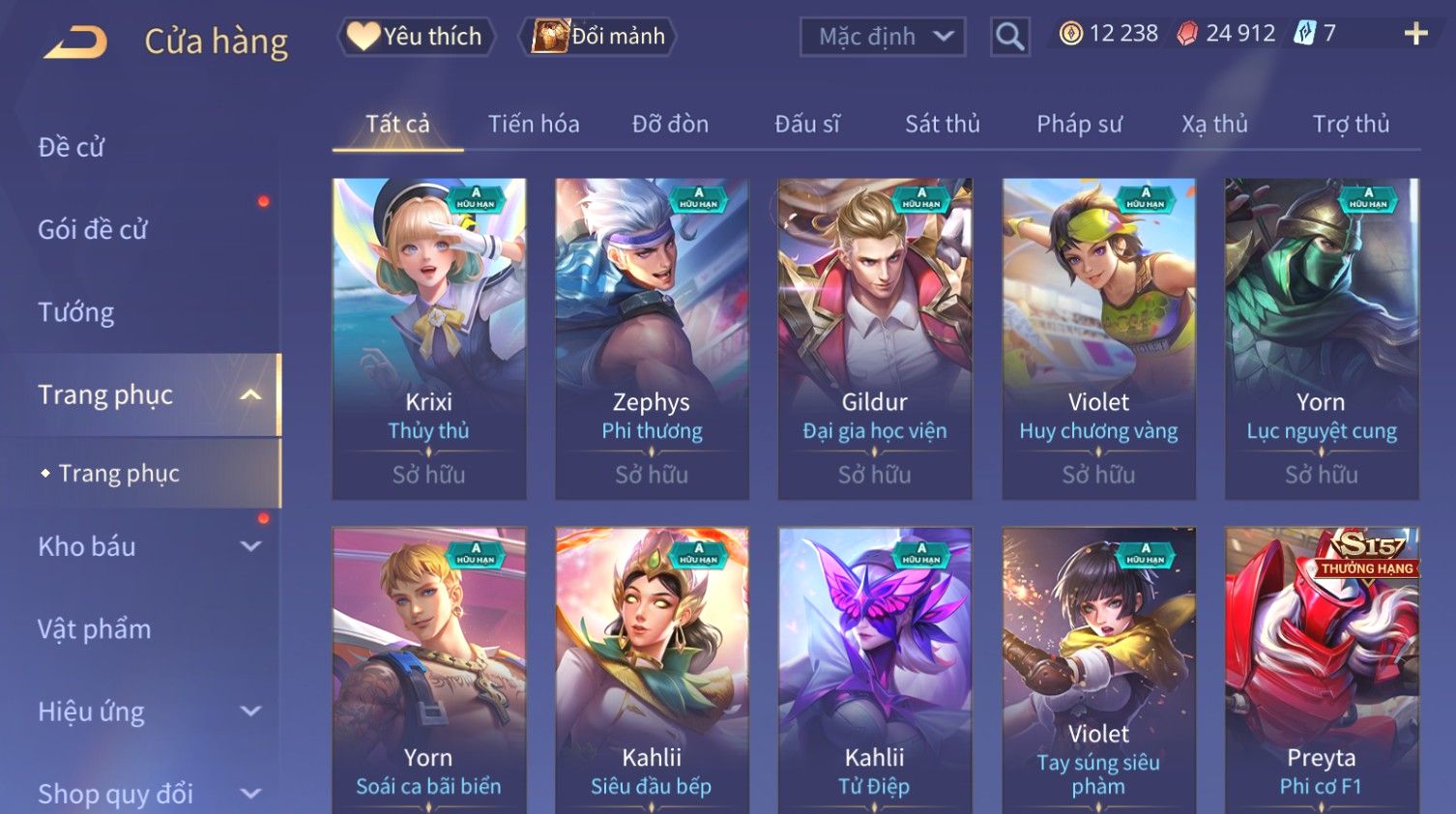Open Gói đề cử in sidebar

[93, 229]
